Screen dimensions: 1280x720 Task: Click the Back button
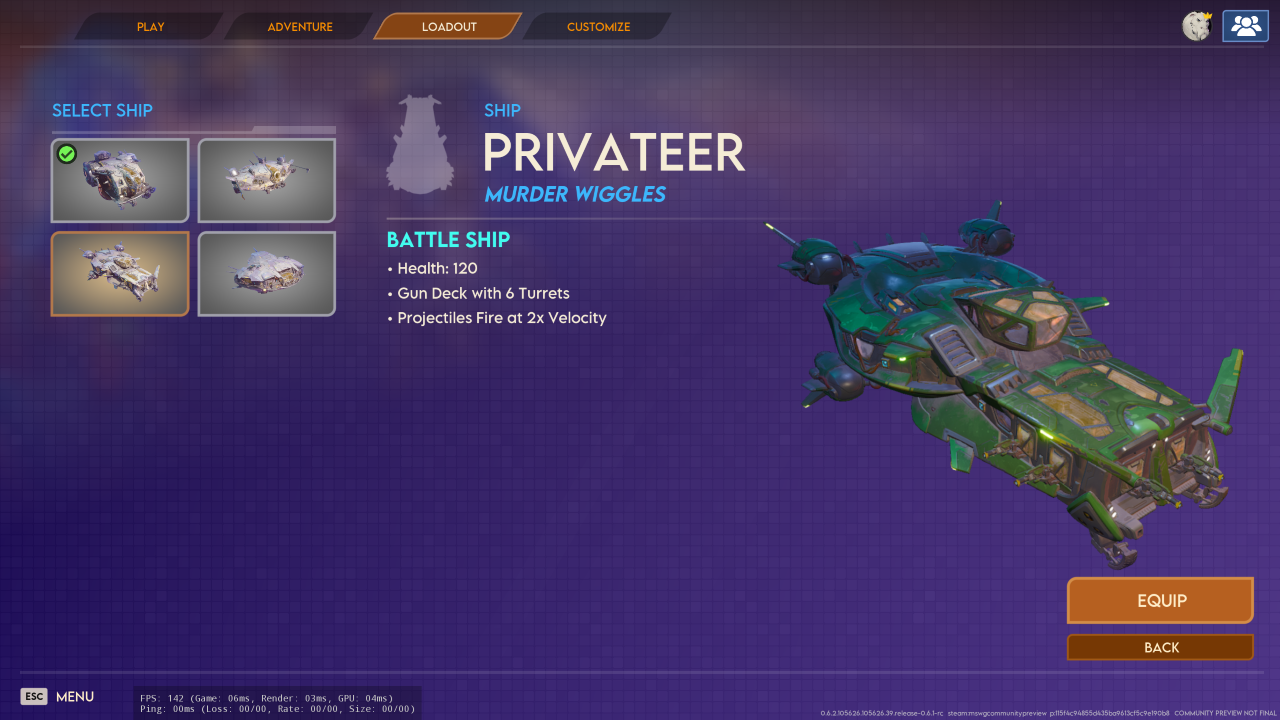point(1160,648)
